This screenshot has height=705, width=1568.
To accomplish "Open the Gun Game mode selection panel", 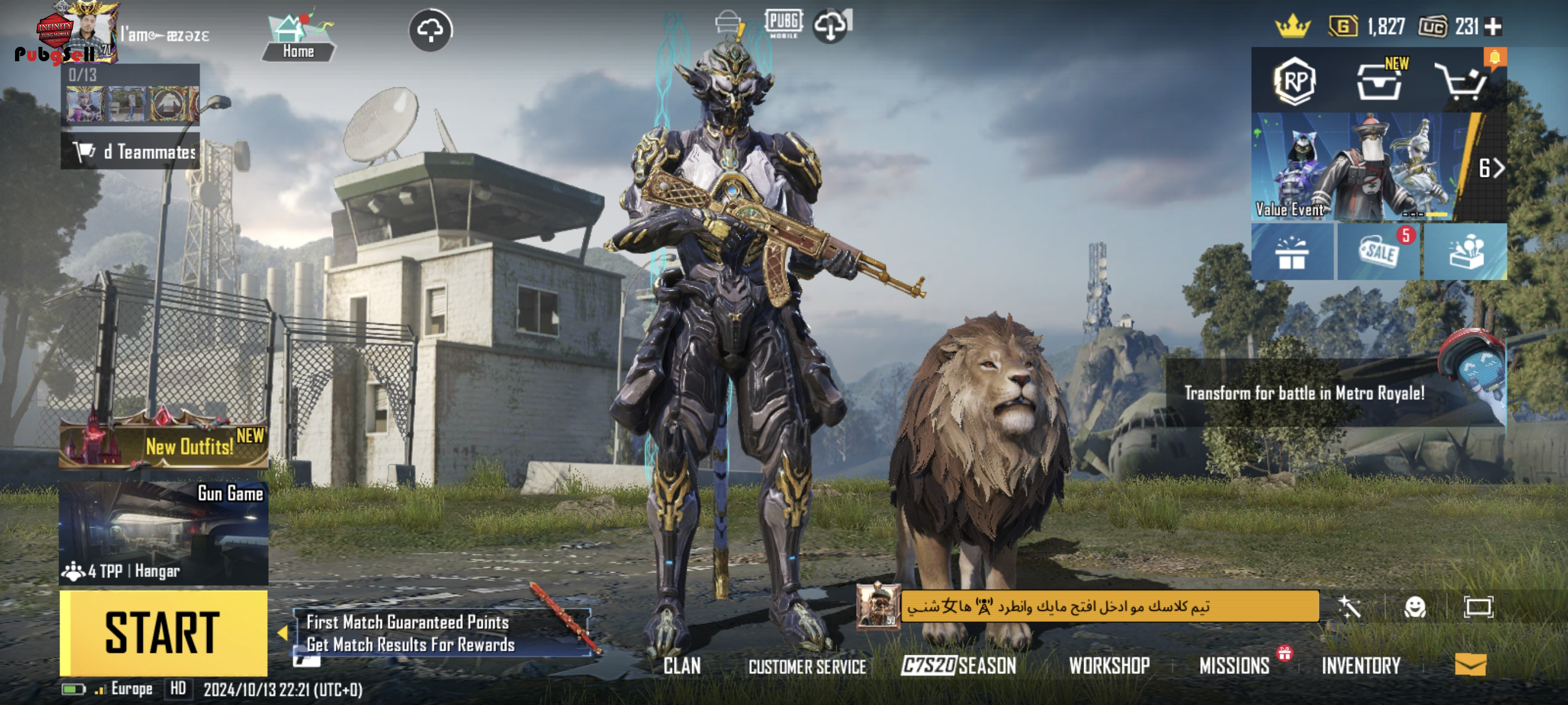I will 163,532.
